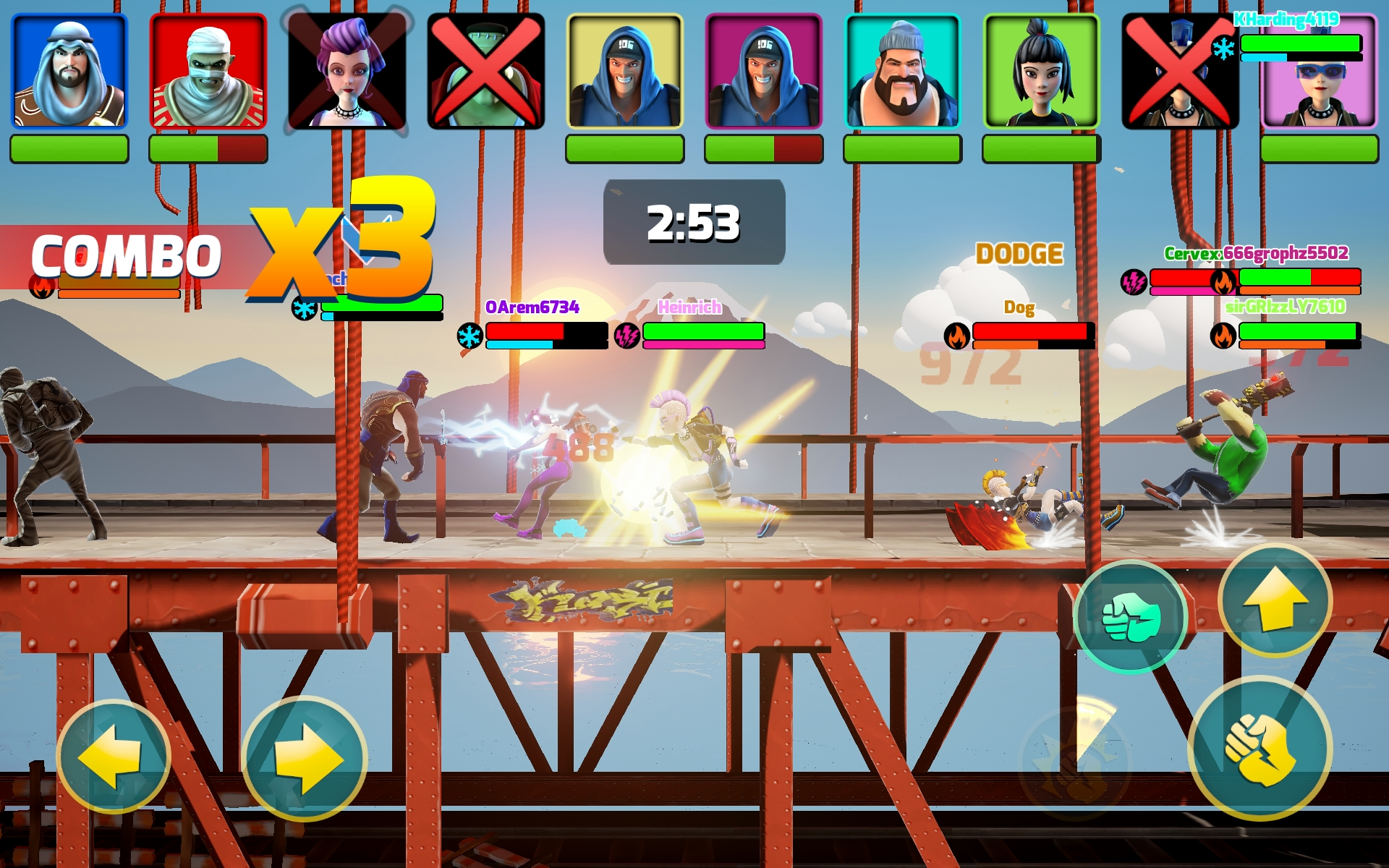Click the 2:53 match timer display

tap(693, 221)
